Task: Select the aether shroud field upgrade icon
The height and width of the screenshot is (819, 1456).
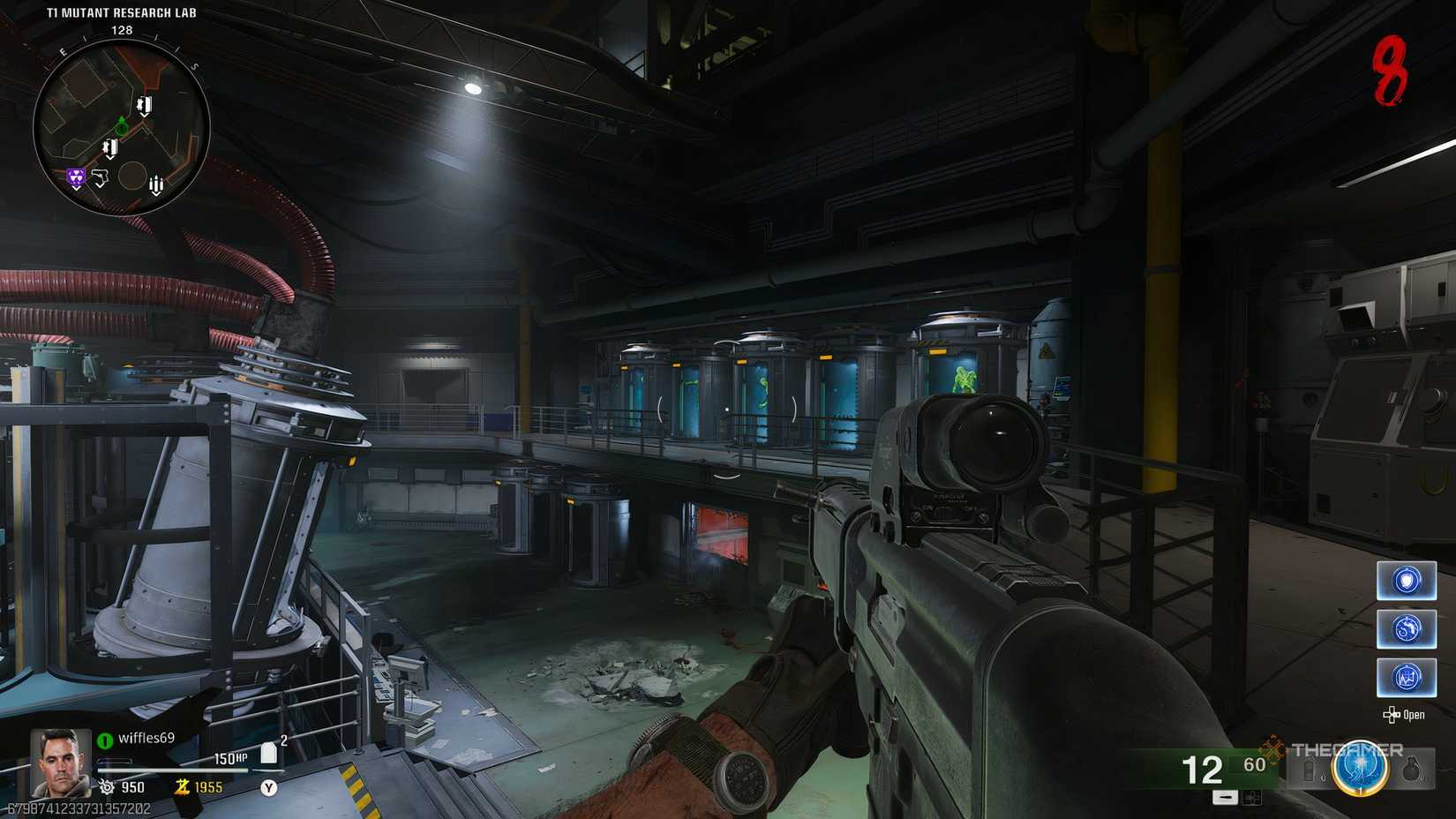Action: pyautogui.click(x=1407, y=630)
